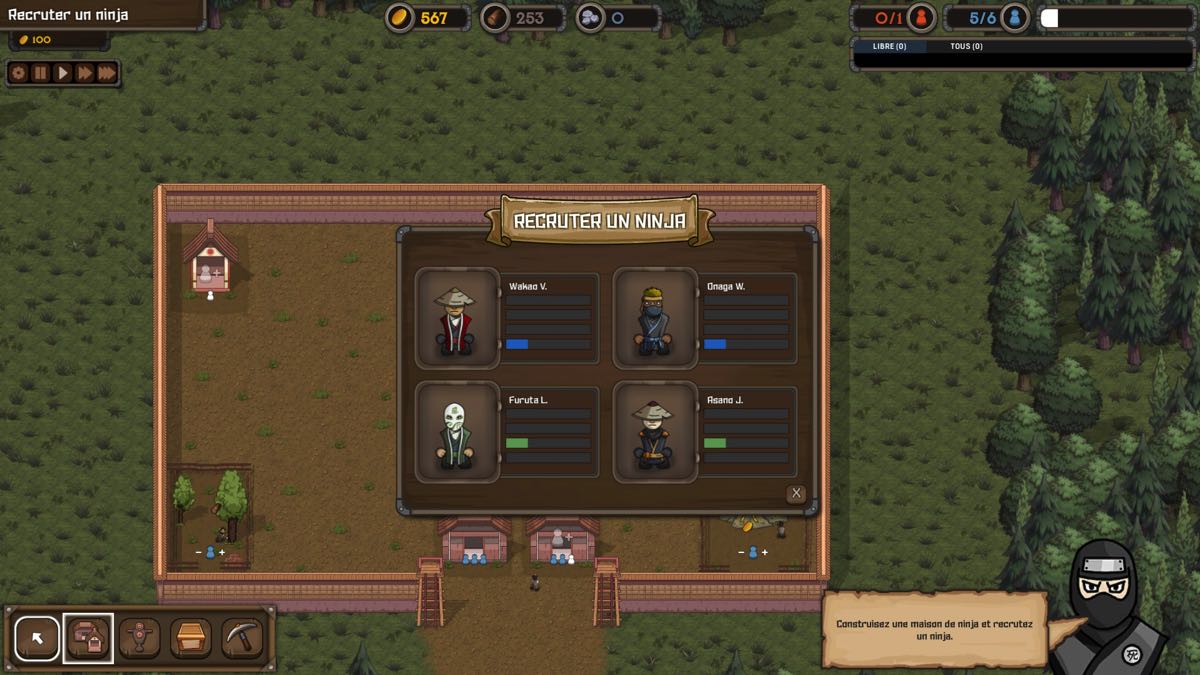This screenshot has width=1200, height=675.
Task: Show the TOUS (0) tab
Action: 966,46
